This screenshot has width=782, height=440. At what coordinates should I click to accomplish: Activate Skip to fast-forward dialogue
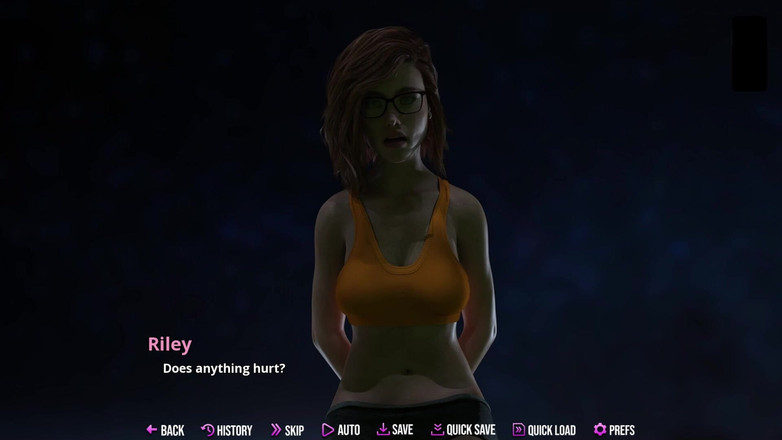(x=287, y=430)
